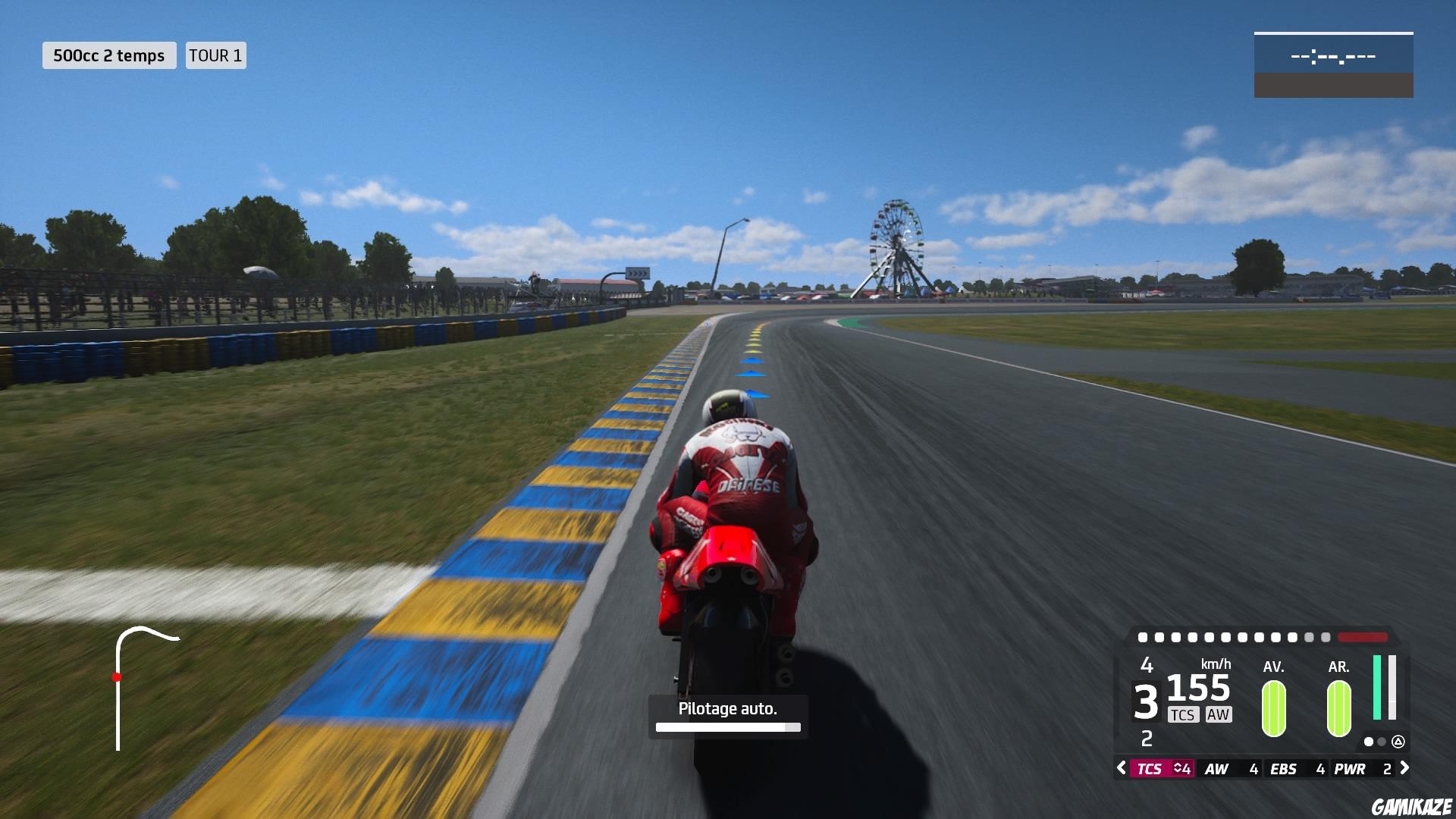The height and width of the screenshot is (819, 1456).
Task: Click the TOUR 1 lap indicator
Action: pos(215,55)
